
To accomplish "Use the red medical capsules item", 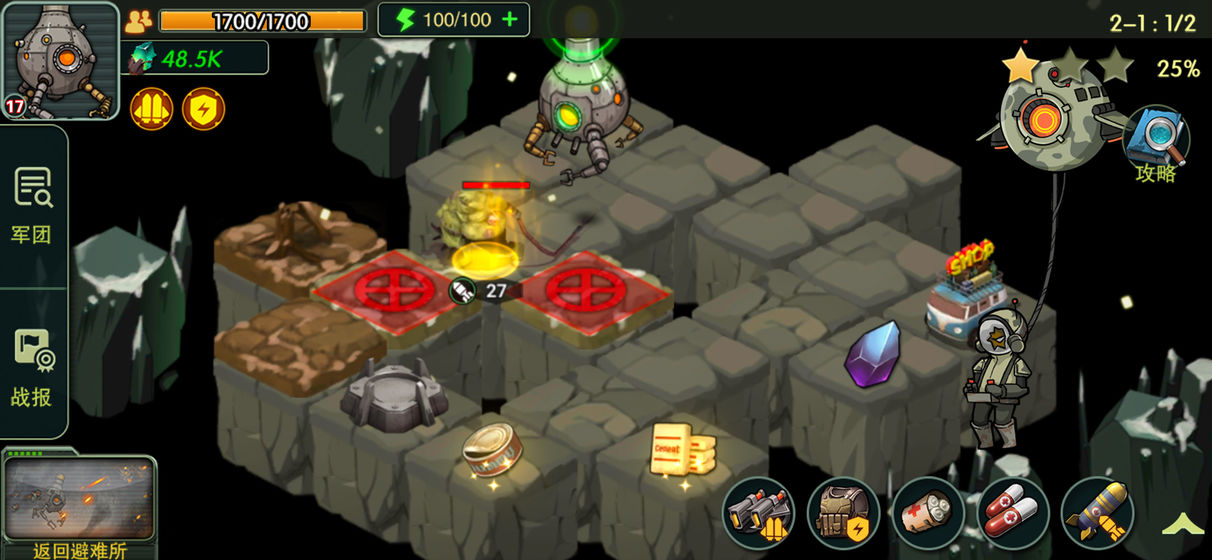I will (x=1012, y=513).
